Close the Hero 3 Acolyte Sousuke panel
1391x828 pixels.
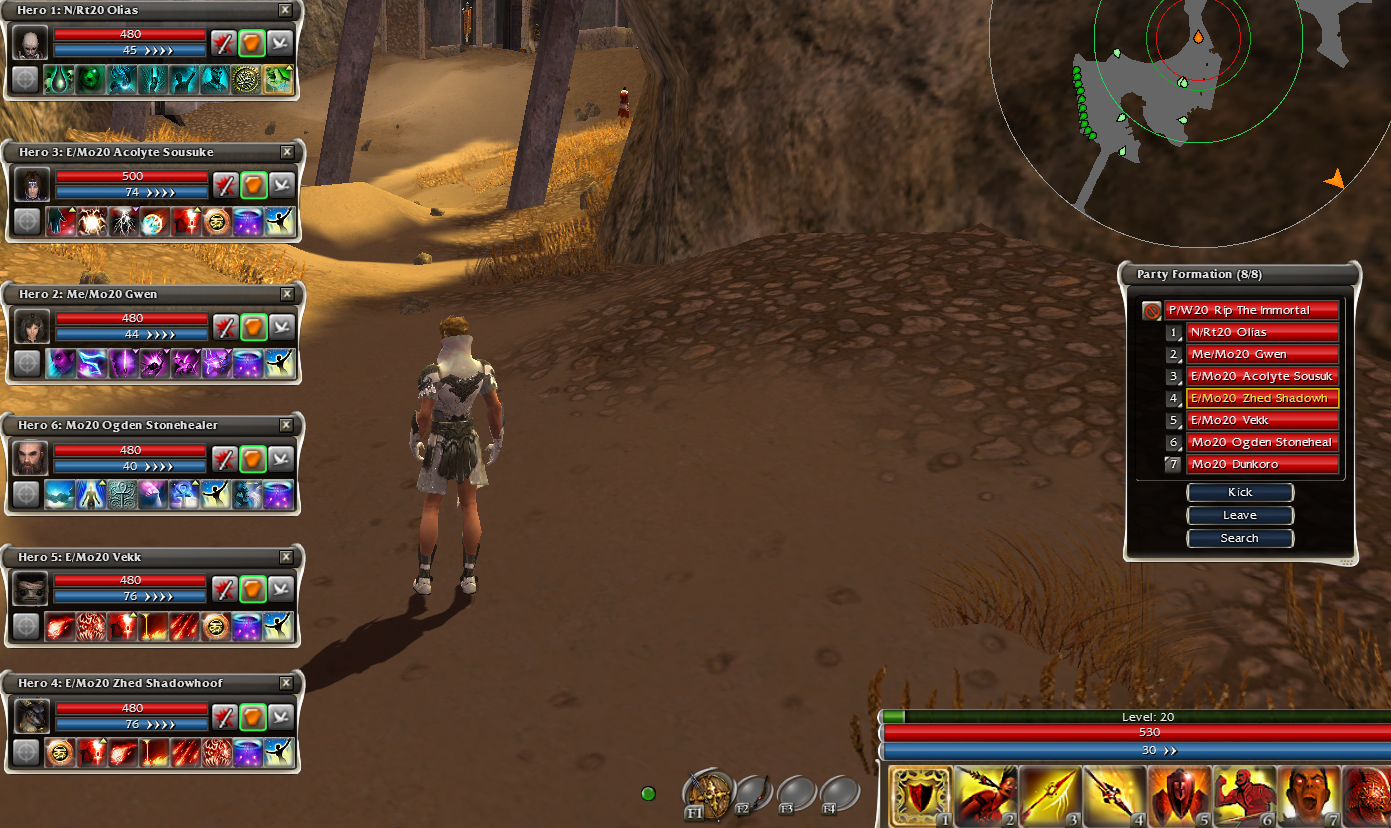pyautogui.click(x=287, y=152)
